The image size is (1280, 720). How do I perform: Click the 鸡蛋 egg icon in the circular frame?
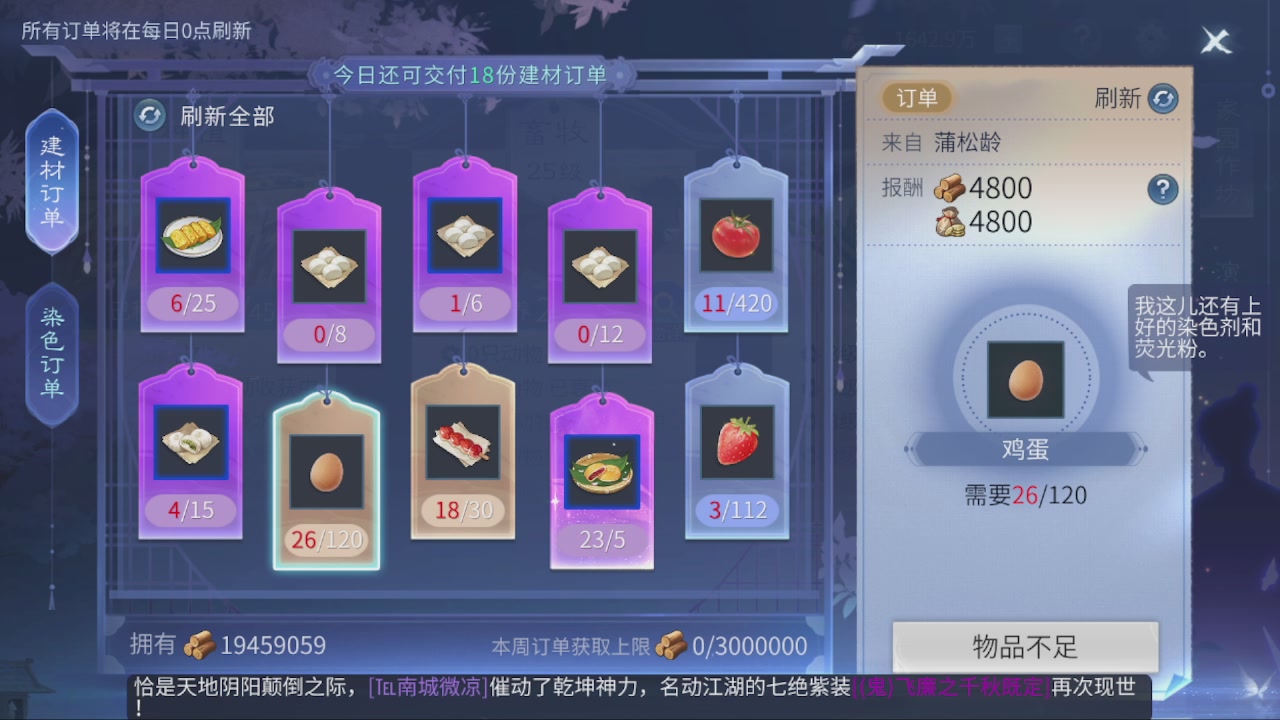pos(1024,380)
